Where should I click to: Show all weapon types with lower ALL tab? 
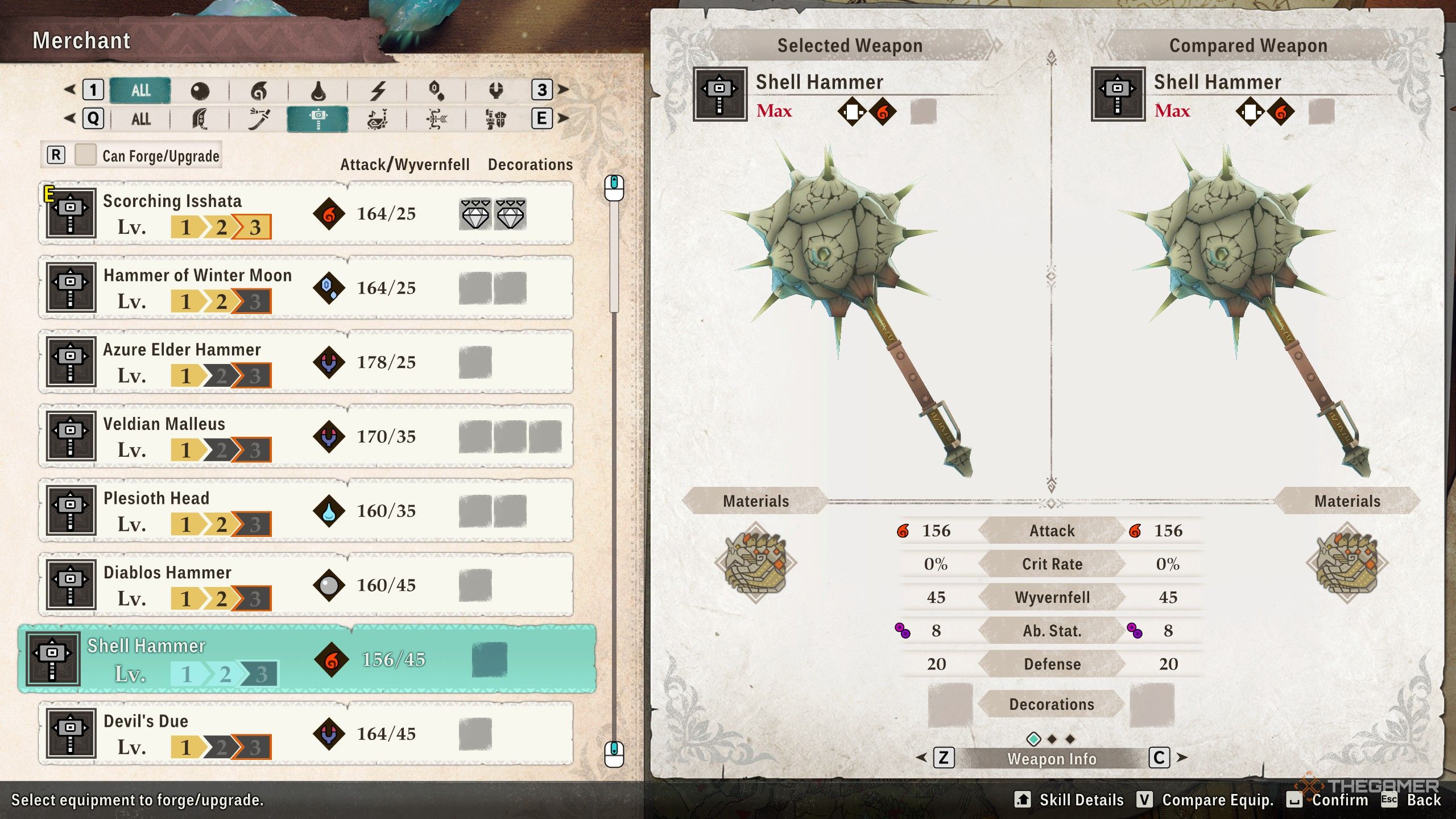coord(140,118)
